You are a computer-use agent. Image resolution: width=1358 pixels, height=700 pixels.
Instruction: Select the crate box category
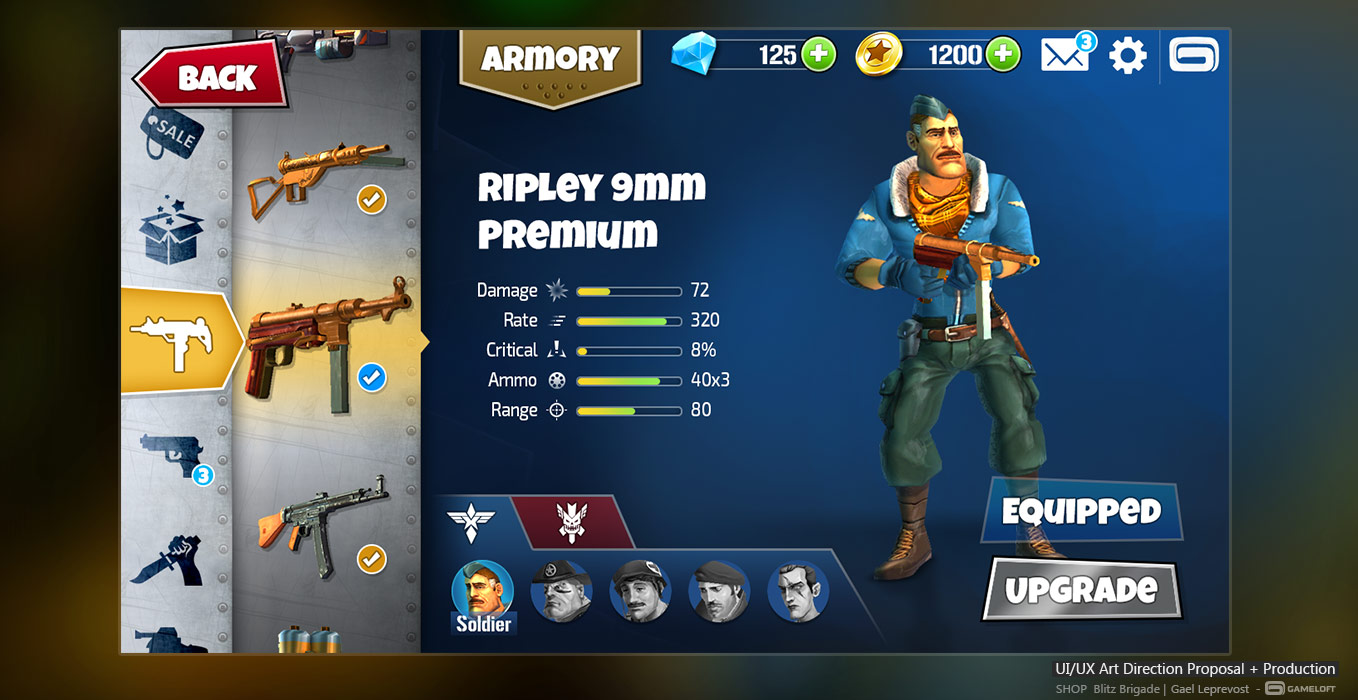point(172,228)
